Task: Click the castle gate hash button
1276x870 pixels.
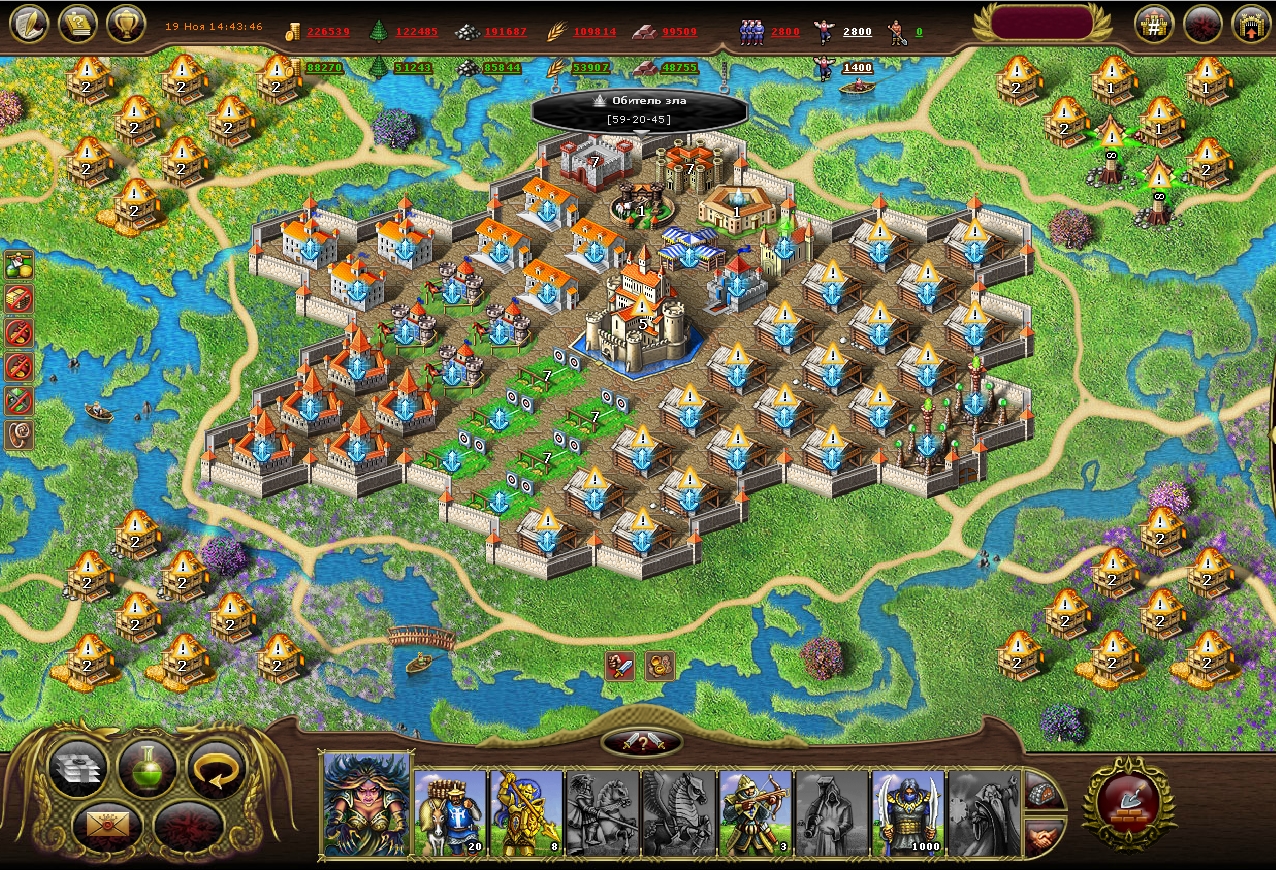Action: click(1153, 24)
